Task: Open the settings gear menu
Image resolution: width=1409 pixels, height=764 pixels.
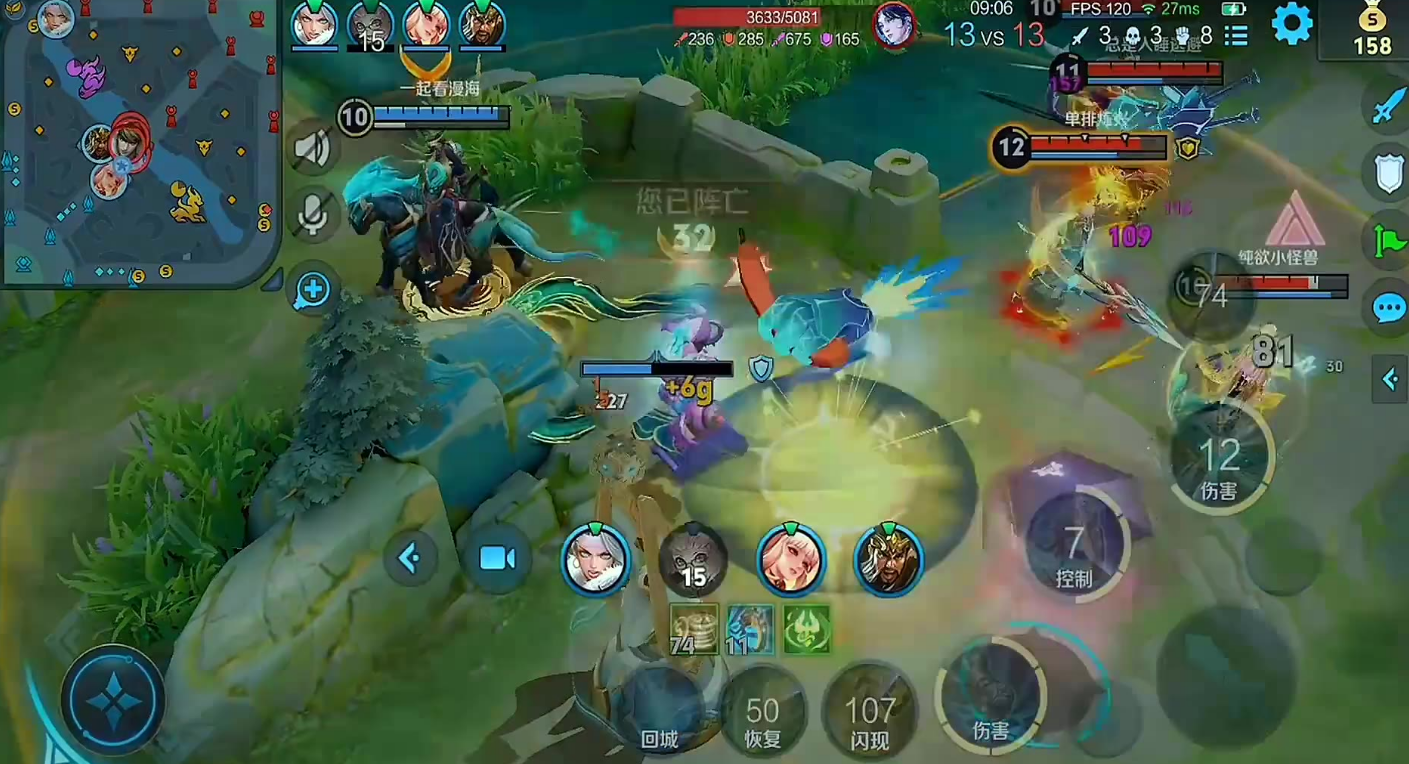Action: click(x=1291, y=24)
